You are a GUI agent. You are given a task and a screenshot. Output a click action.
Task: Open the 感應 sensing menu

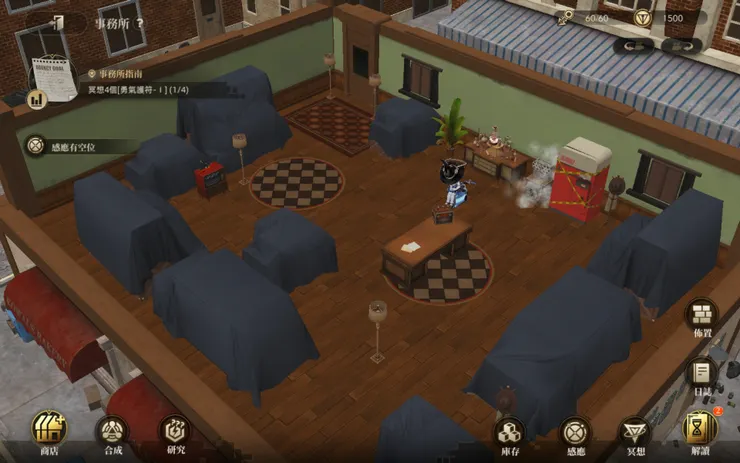point(575,434)
